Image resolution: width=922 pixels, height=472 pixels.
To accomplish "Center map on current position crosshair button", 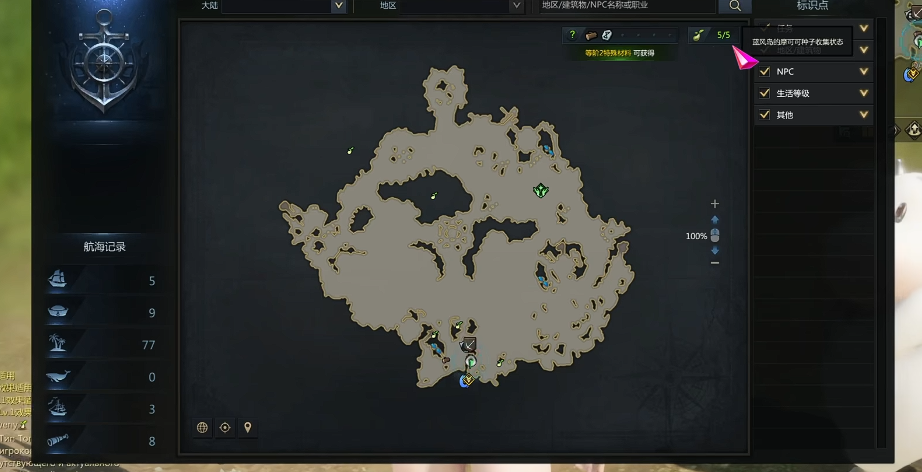I will (x=225, y=427).
